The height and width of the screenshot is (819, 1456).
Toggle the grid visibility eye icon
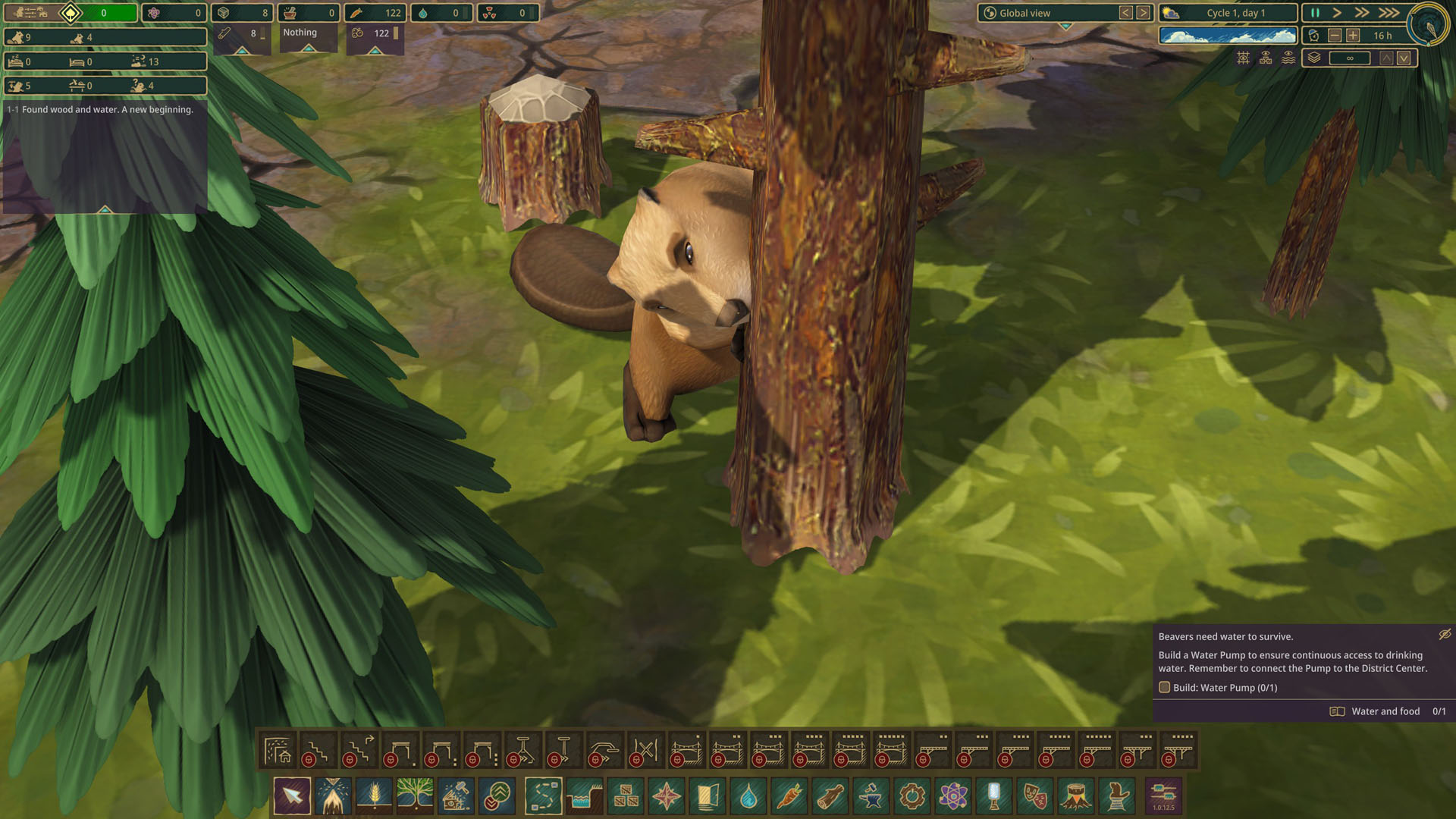(x=1244, y=58)
